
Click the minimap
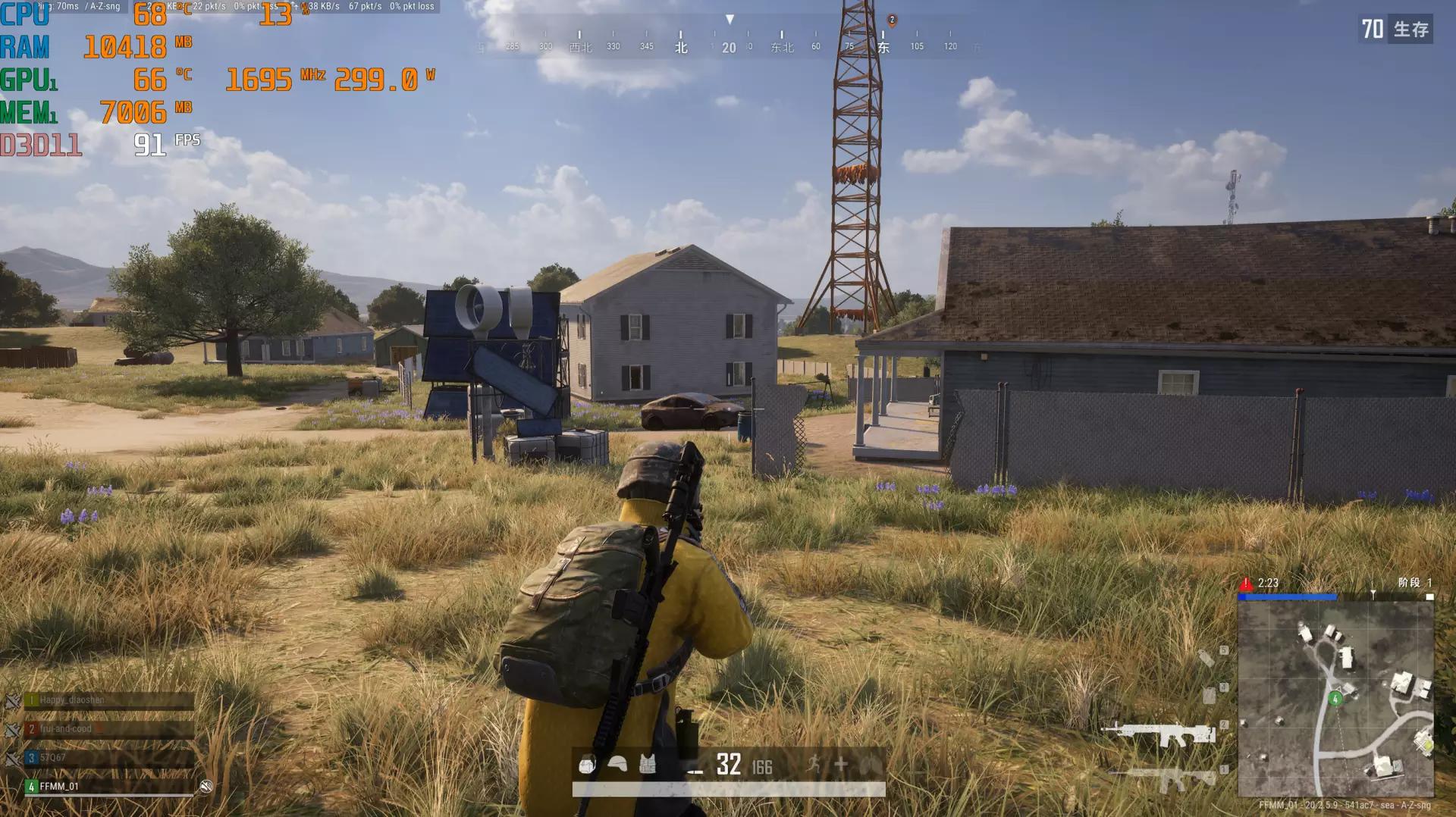(1335, 699)
